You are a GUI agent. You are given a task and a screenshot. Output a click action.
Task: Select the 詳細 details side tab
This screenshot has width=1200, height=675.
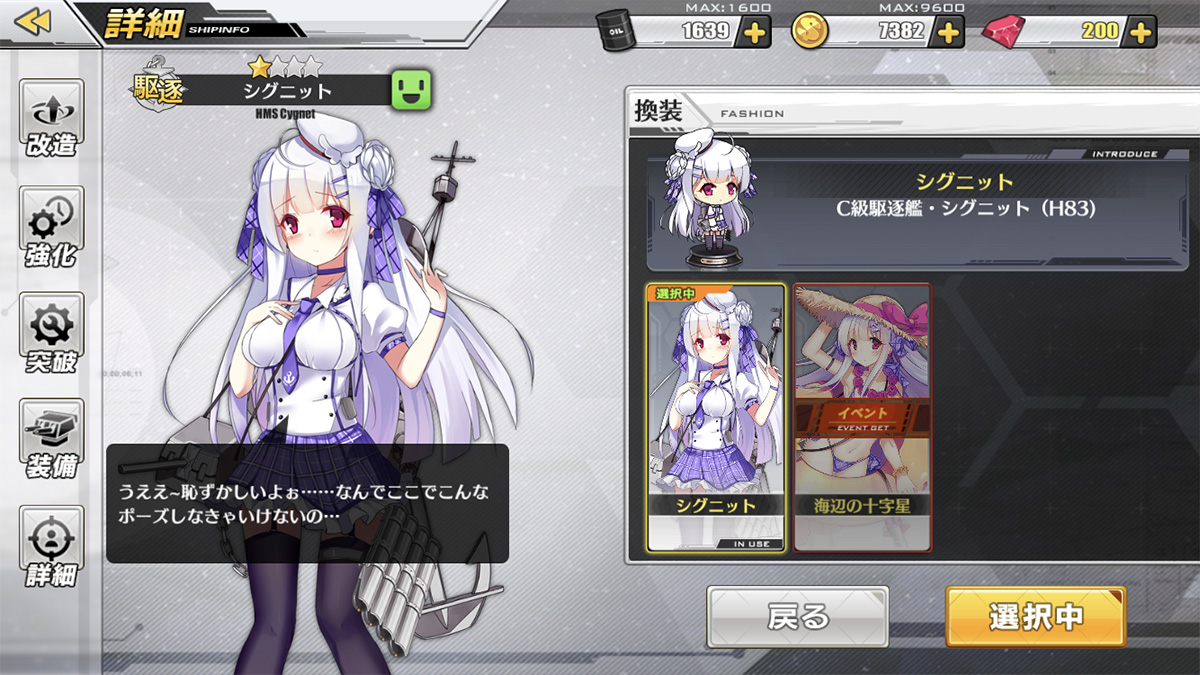click(52, 548)
